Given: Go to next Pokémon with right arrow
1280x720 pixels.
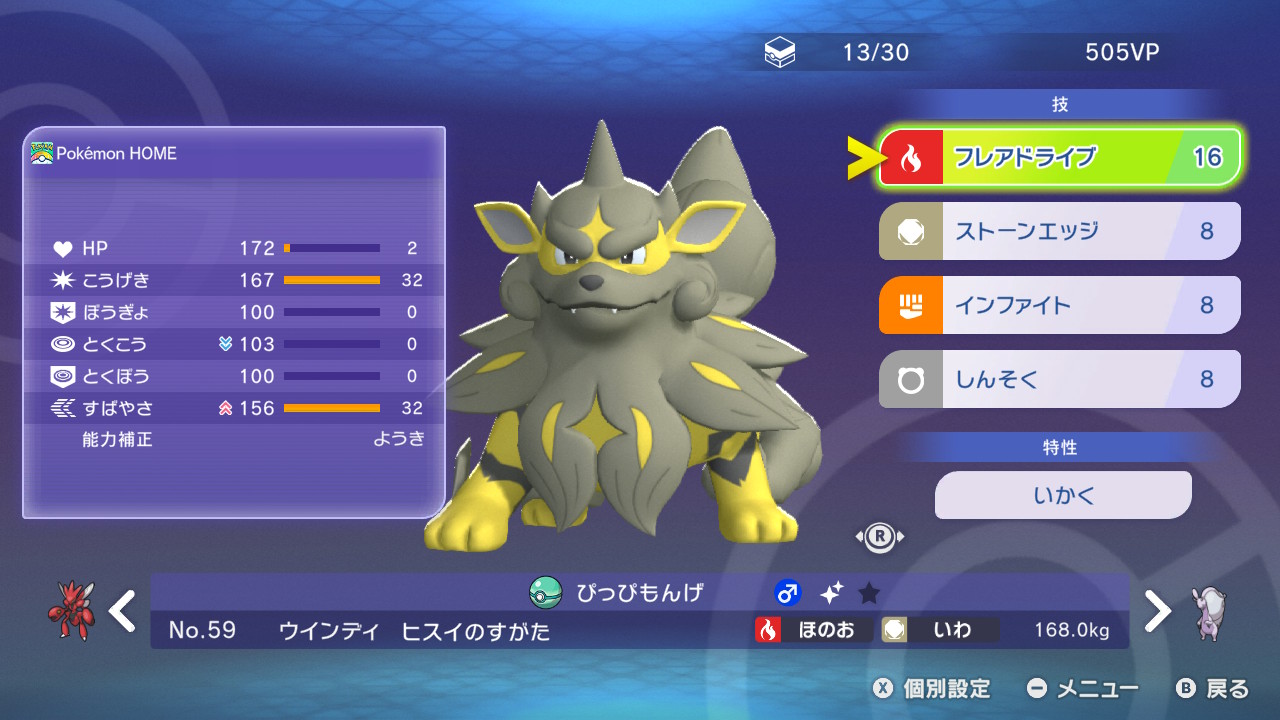Looking at the screenshot, I should click(x=1157, y=611).
